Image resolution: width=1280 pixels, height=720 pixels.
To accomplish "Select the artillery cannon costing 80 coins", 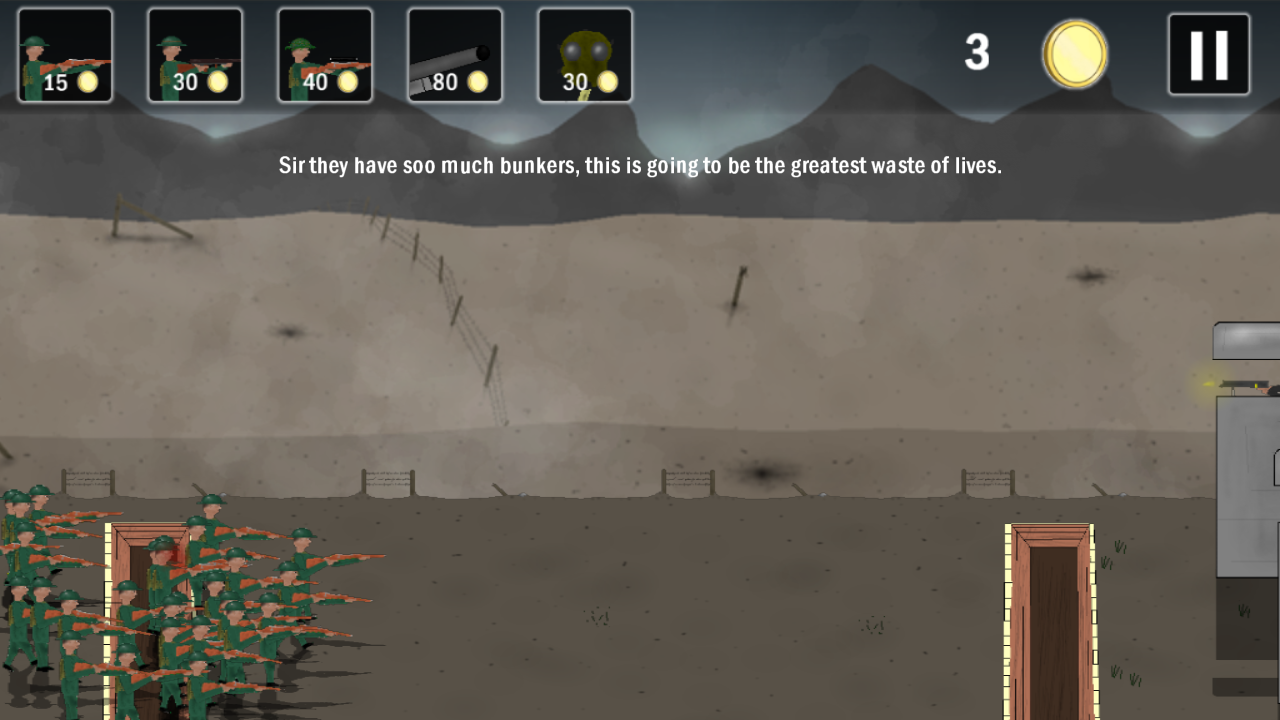I will [455, 55].
